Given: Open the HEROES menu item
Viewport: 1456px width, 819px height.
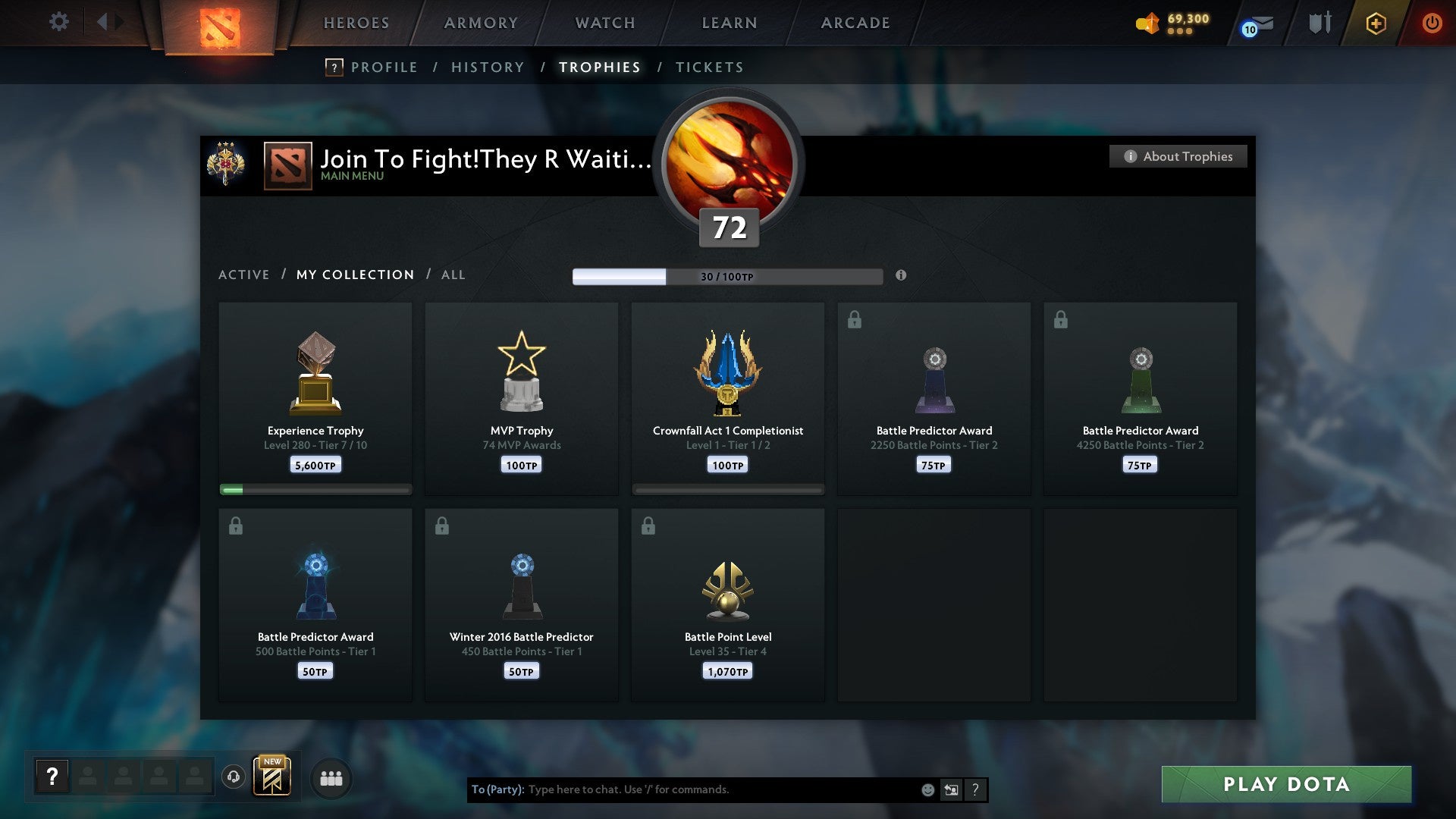Looking at the screenshot, I should pos(356,23).
